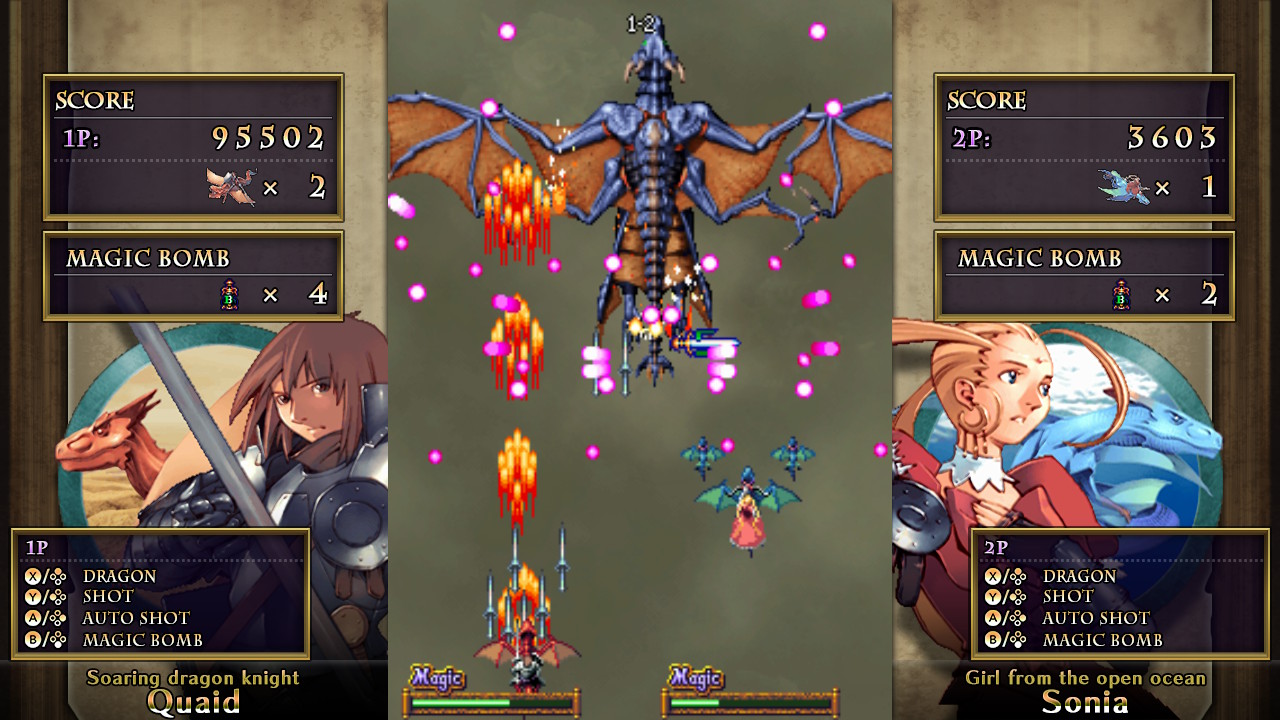Click the analog stick icon beside 2P SHOT

[x=1016, y=599]
